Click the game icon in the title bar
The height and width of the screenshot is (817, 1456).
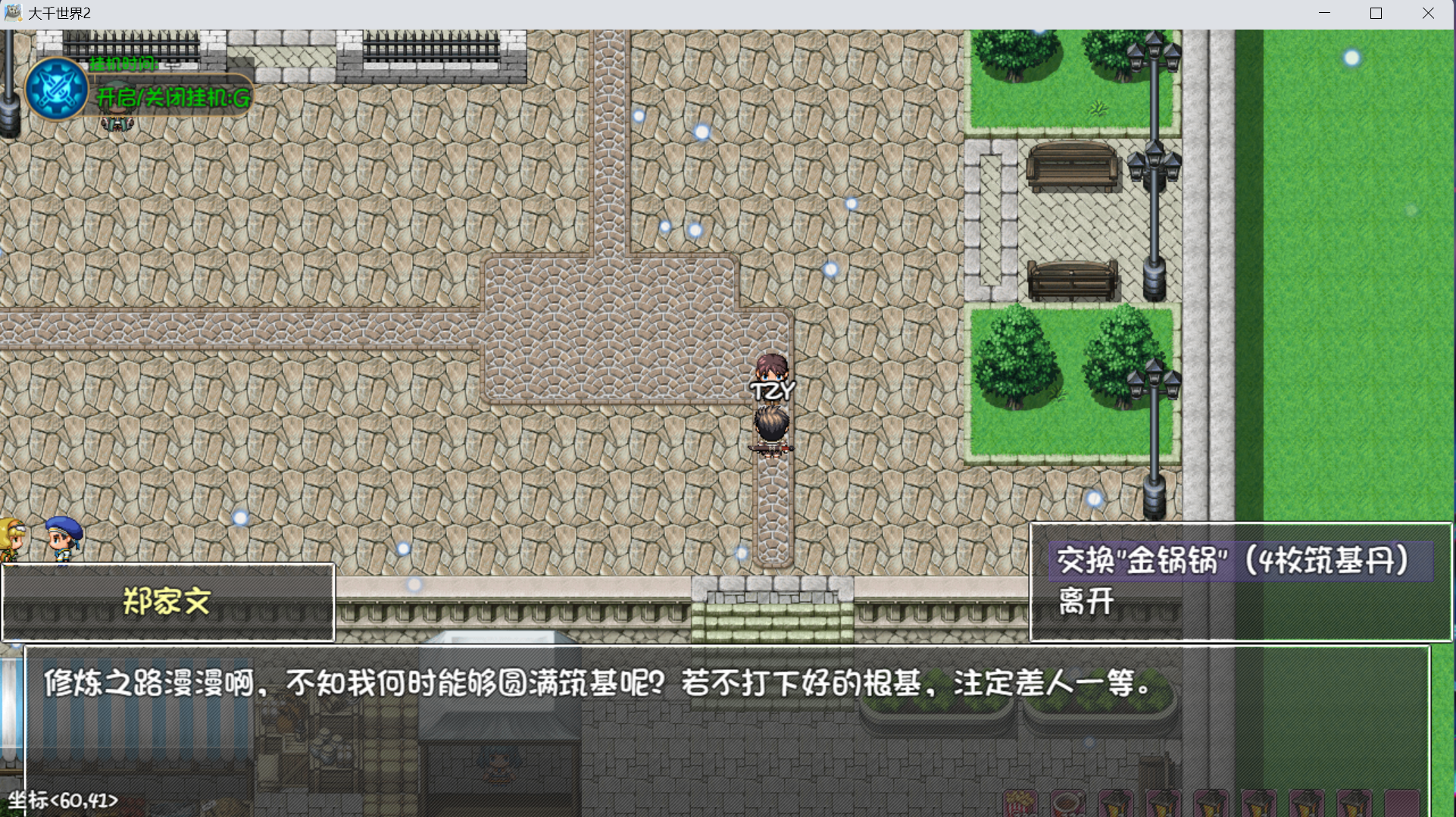point(12,12)
